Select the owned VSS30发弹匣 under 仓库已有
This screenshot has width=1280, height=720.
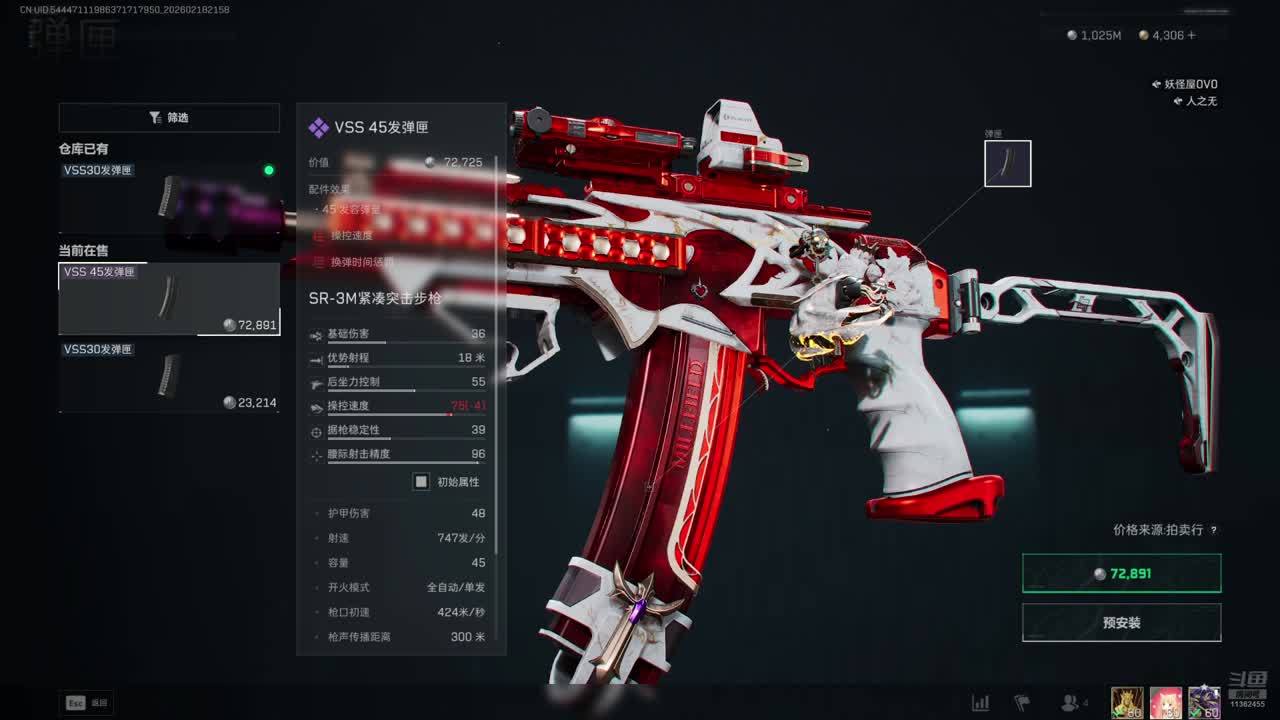tap(169, 196)
